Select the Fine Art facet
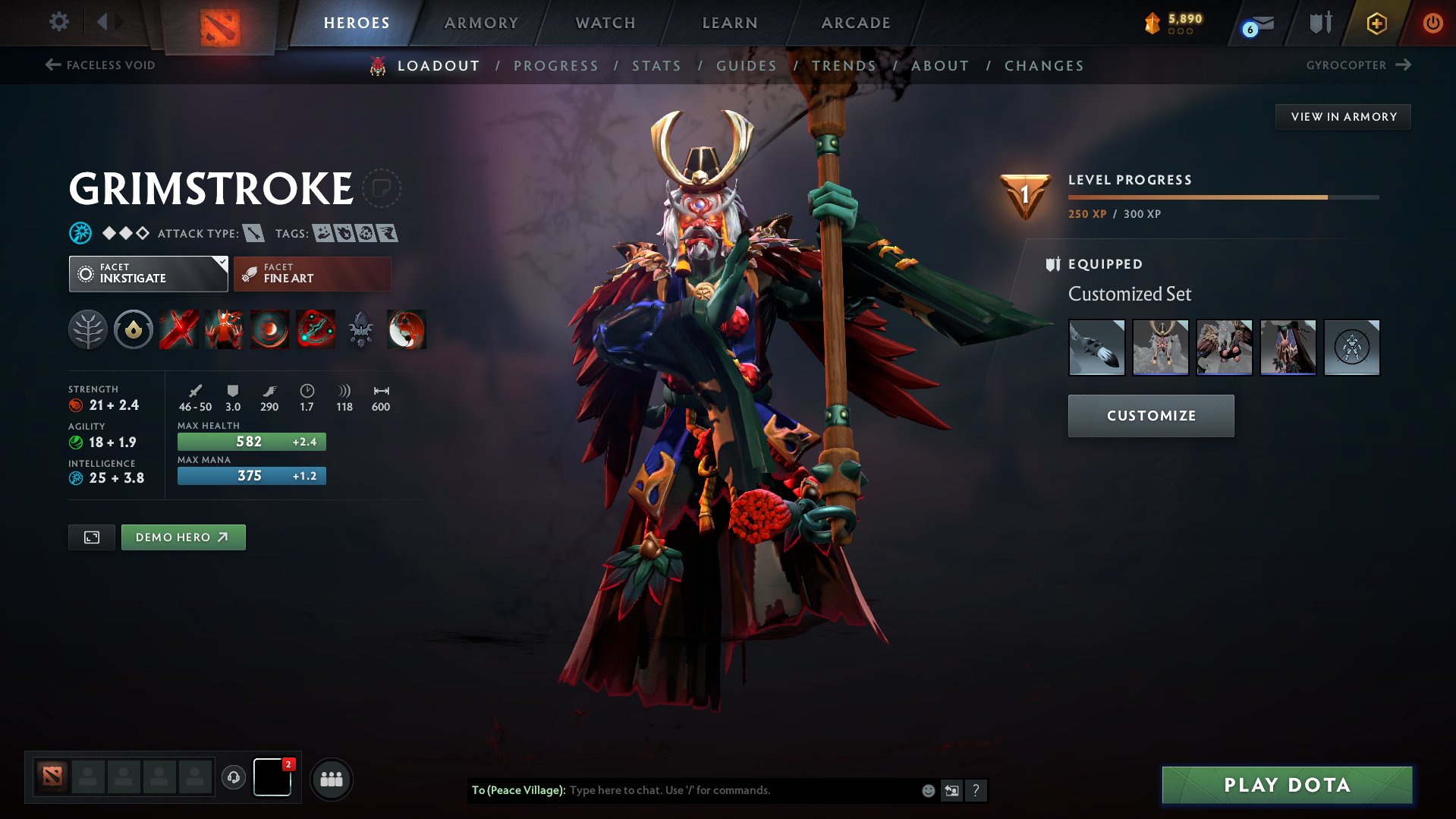 pyautogui.click(x=312, y=273)
